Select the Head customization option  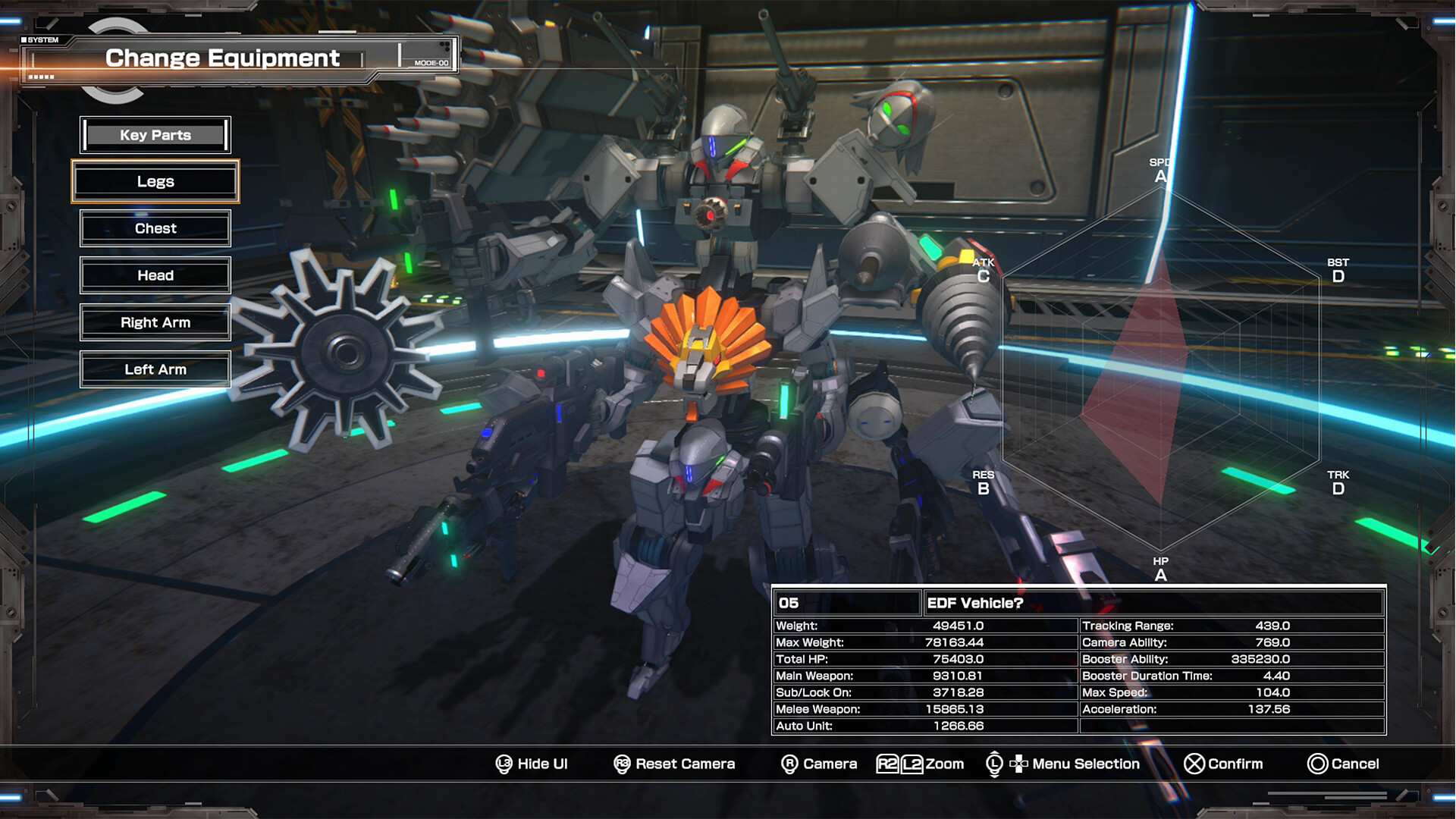pyautogui.click(x=155, y=275)
